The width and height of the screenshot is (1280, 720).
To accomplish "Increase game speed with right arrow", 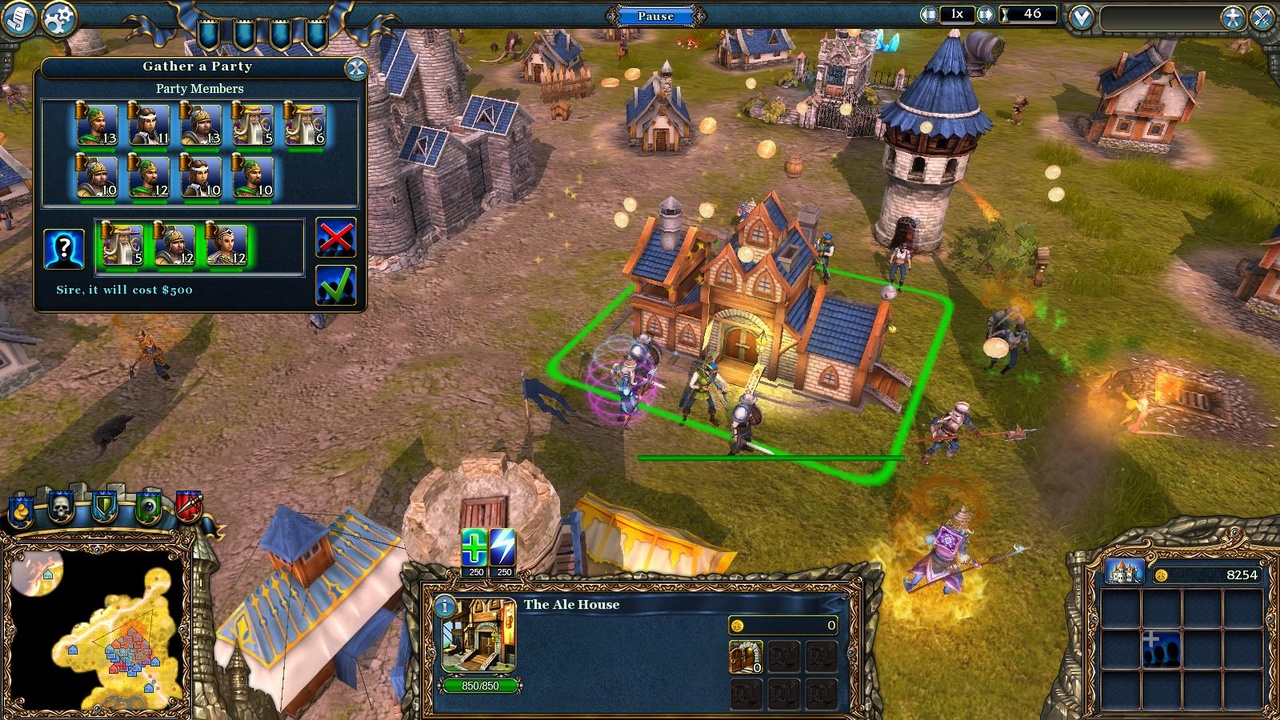I will [985, 14].
